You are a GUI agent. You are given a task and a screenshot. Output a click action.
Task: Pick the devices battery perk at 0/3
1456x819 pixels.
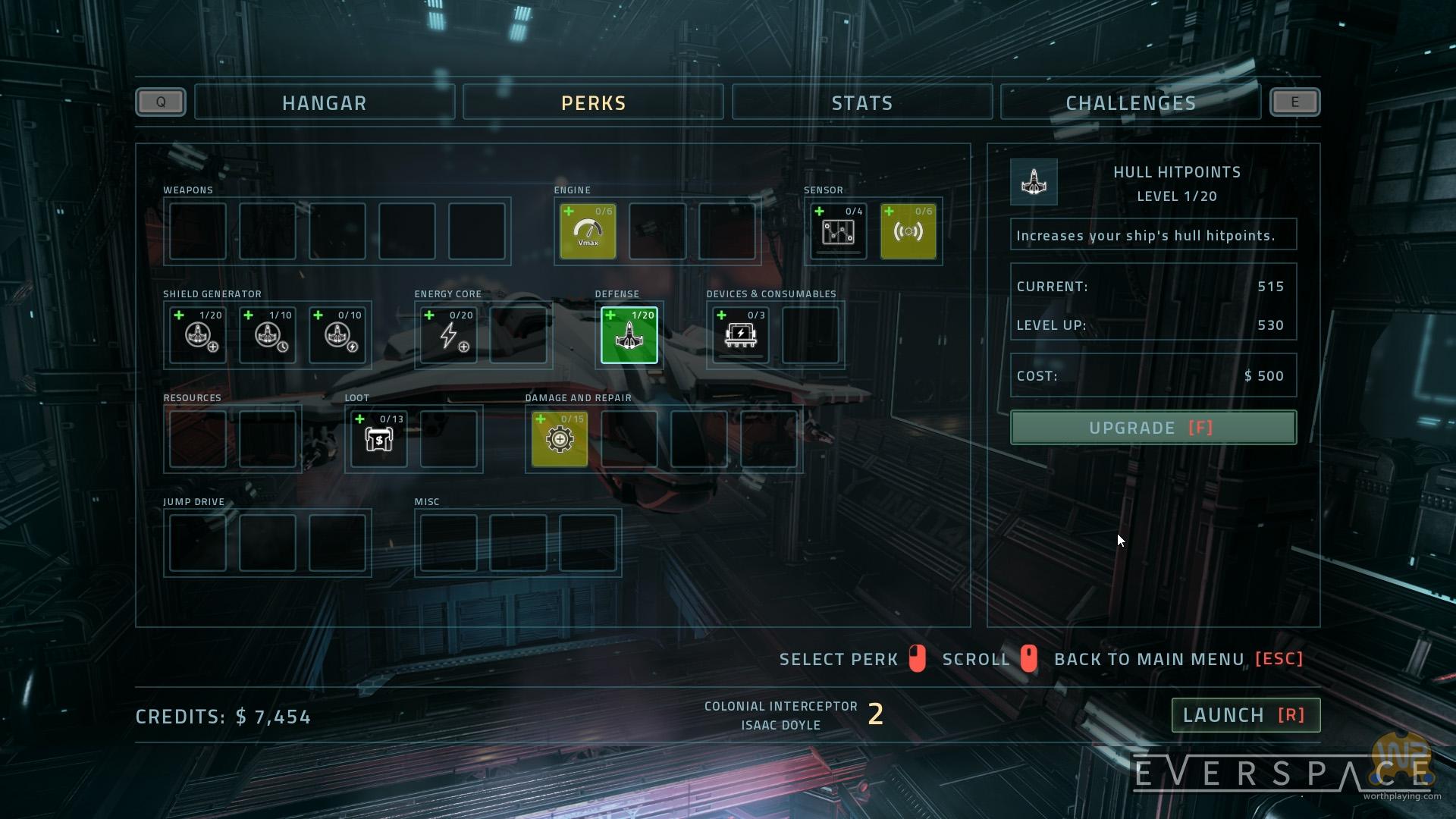tap(741, 335)
